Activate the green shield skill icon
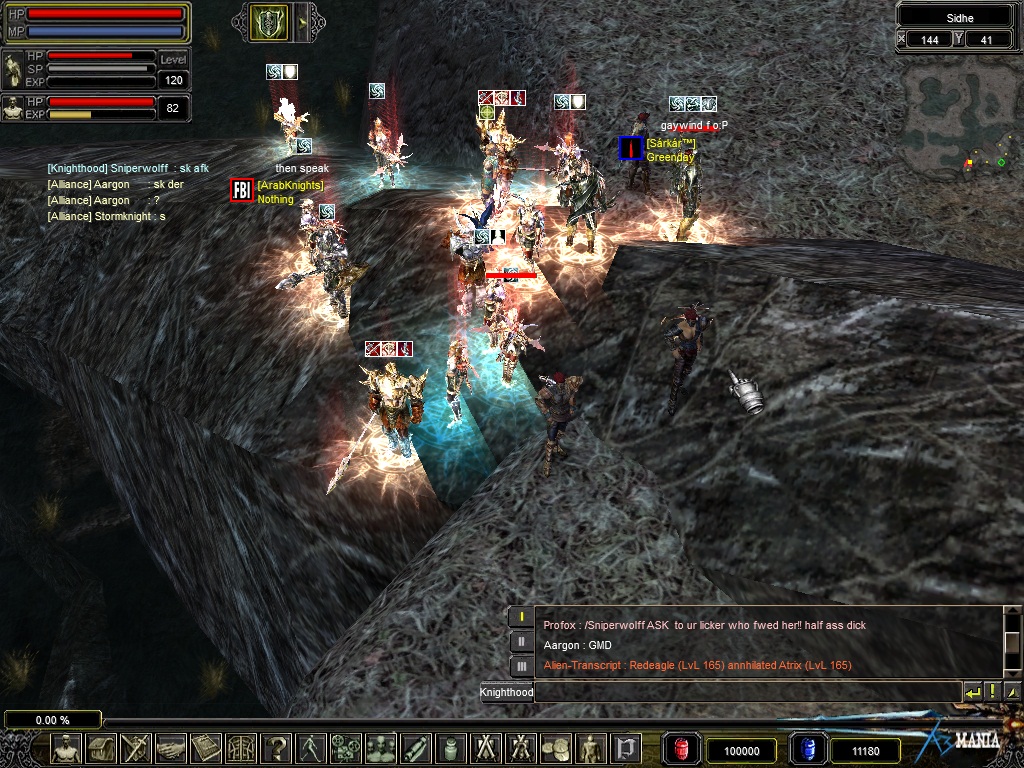 point(268,21)
